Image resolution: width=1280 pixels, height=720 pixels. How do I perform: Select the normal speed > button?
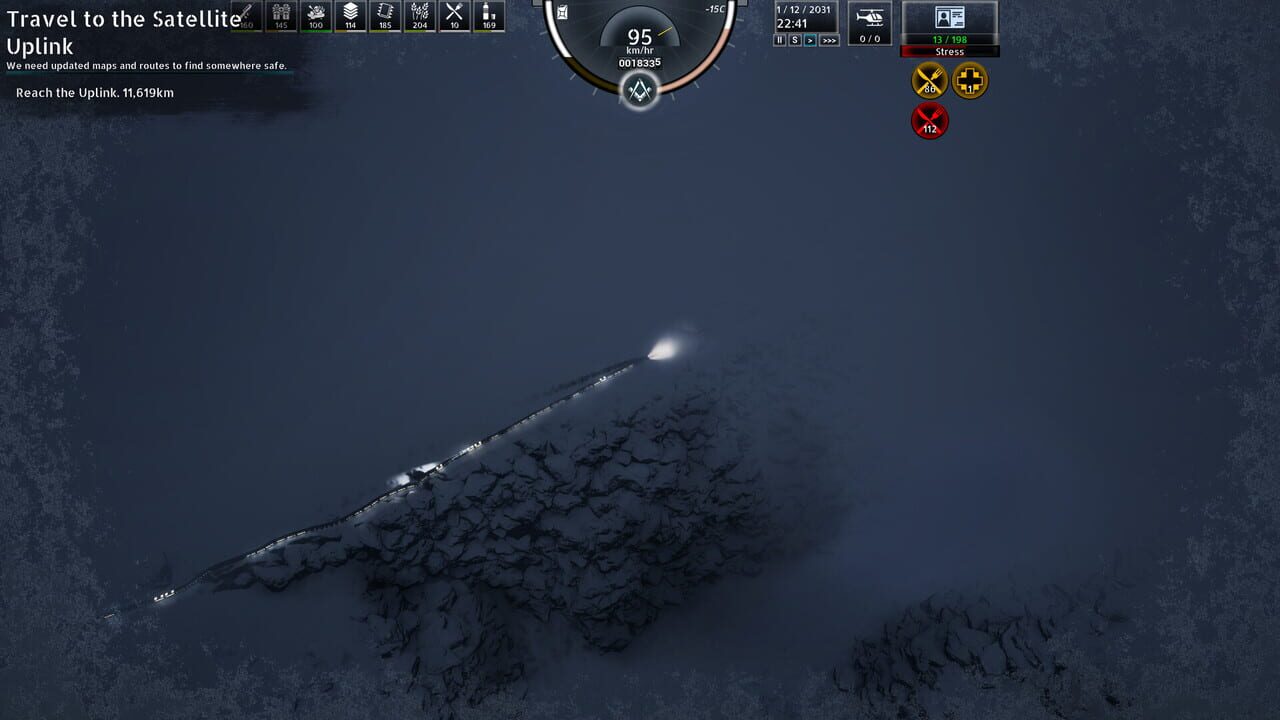pos(810,40)
